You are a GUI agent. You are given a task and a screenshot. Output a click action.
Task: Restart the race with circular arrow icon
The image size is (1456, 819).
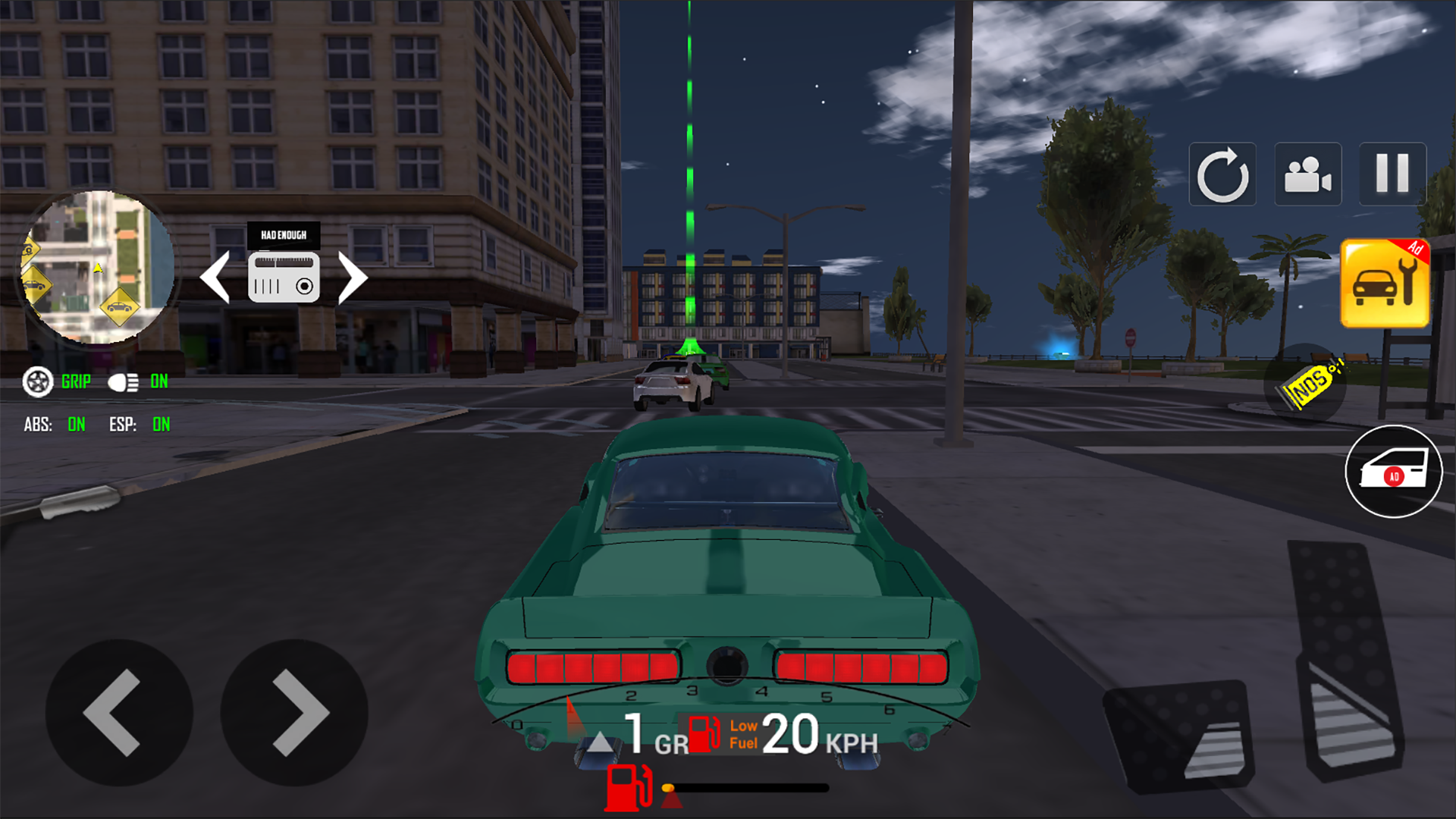pyautogui.click(x=1222, y=174)
